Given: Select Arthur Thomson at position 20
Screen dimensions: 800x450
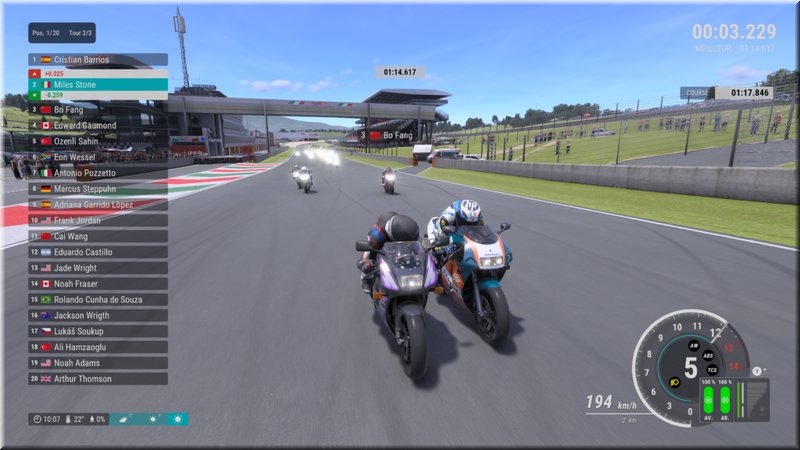Looking at the screenshot, I should pyautogui.click(x=97, y=379).
